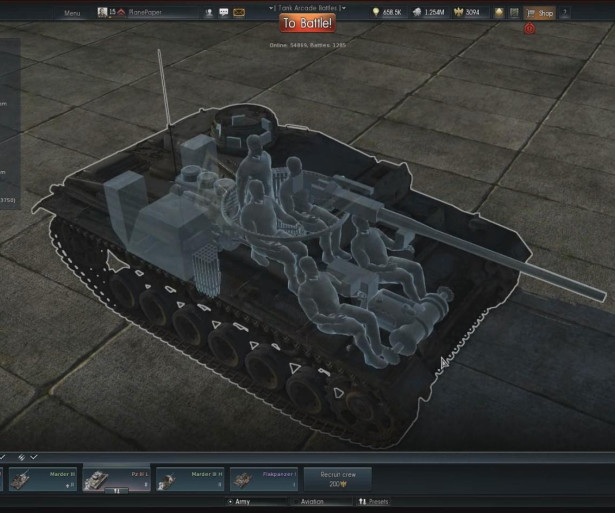615x513 pixels.
Task: Change the Tank Arcade Battles game mode
Action: [x=307, y=6]
